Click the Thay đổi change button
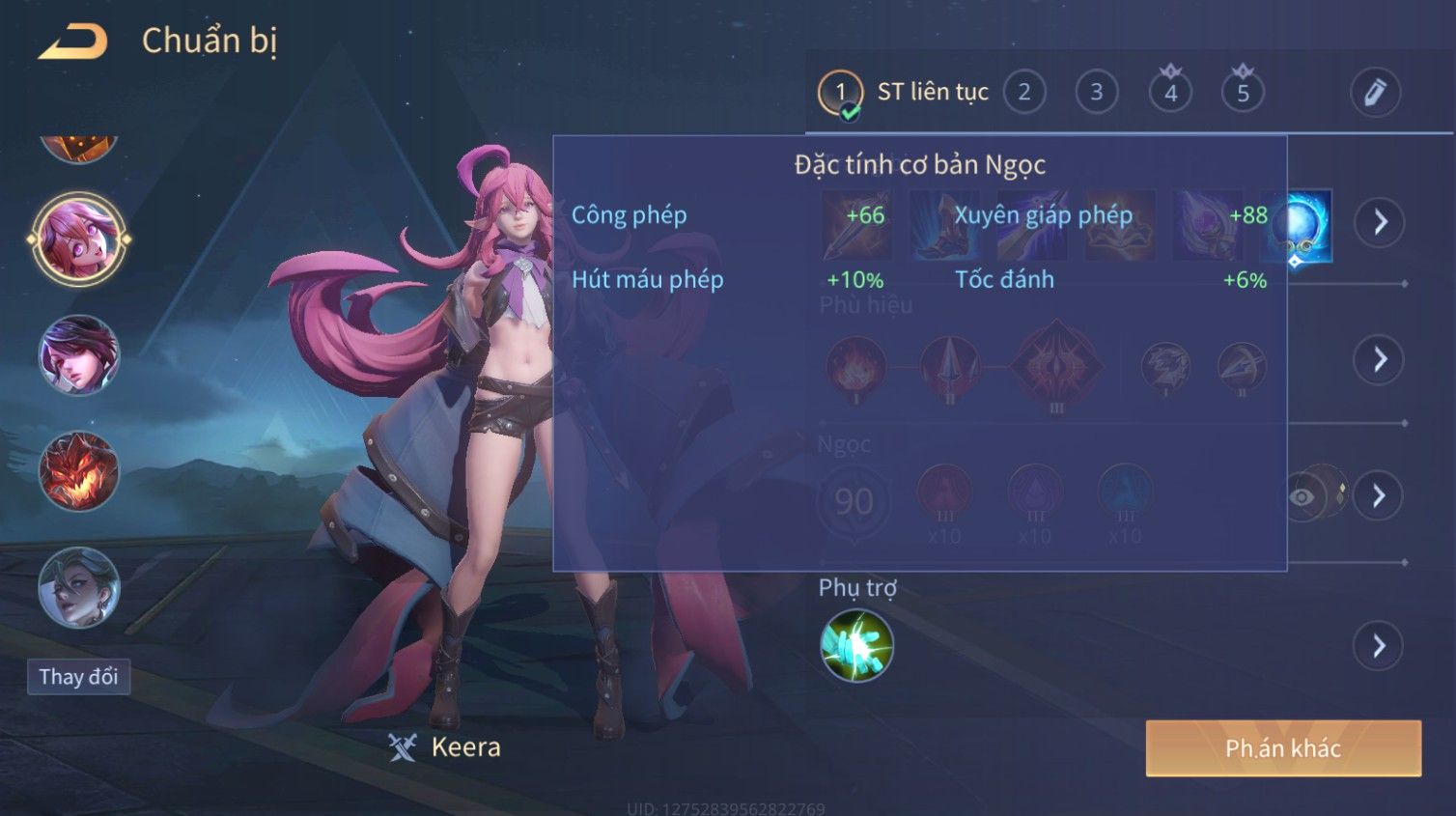Screen dimensions: 1456x816 [x=78, y=677]
